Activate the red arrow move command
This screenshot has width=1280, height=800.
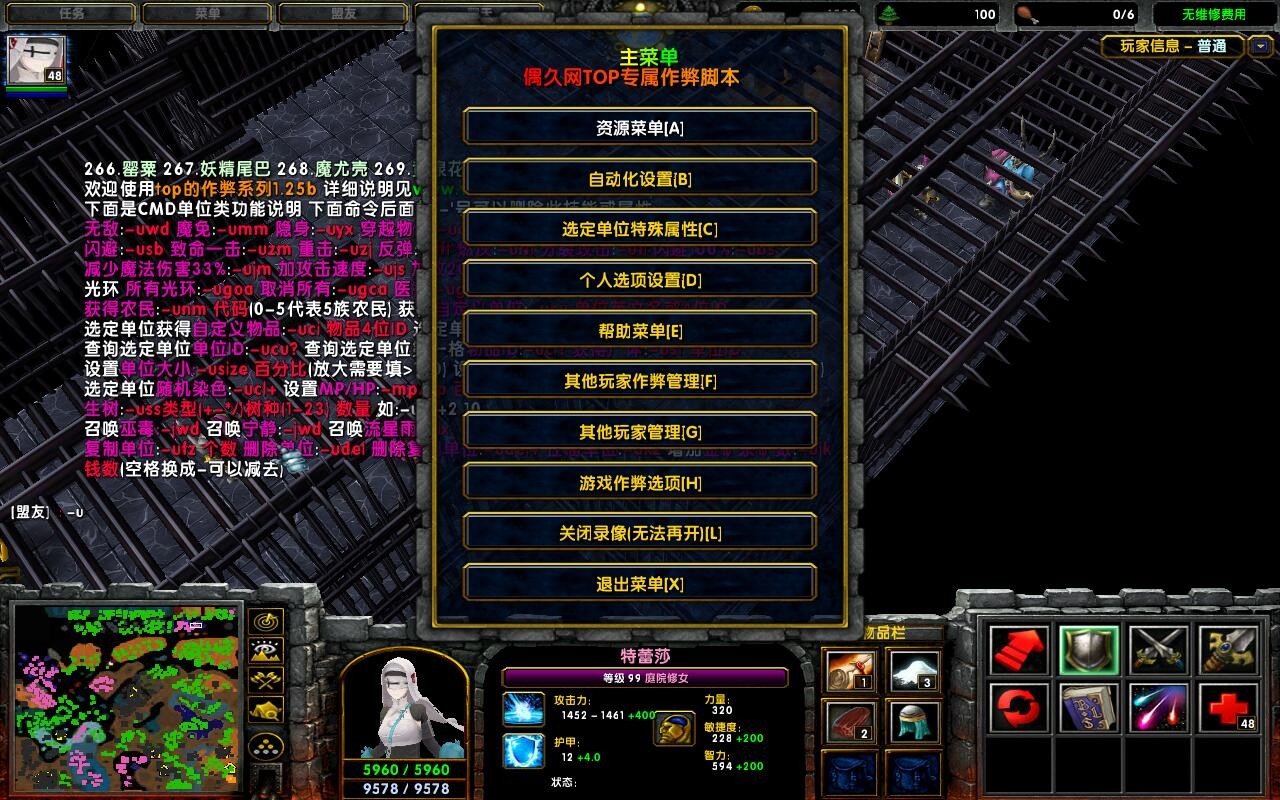coord(1019,650)
